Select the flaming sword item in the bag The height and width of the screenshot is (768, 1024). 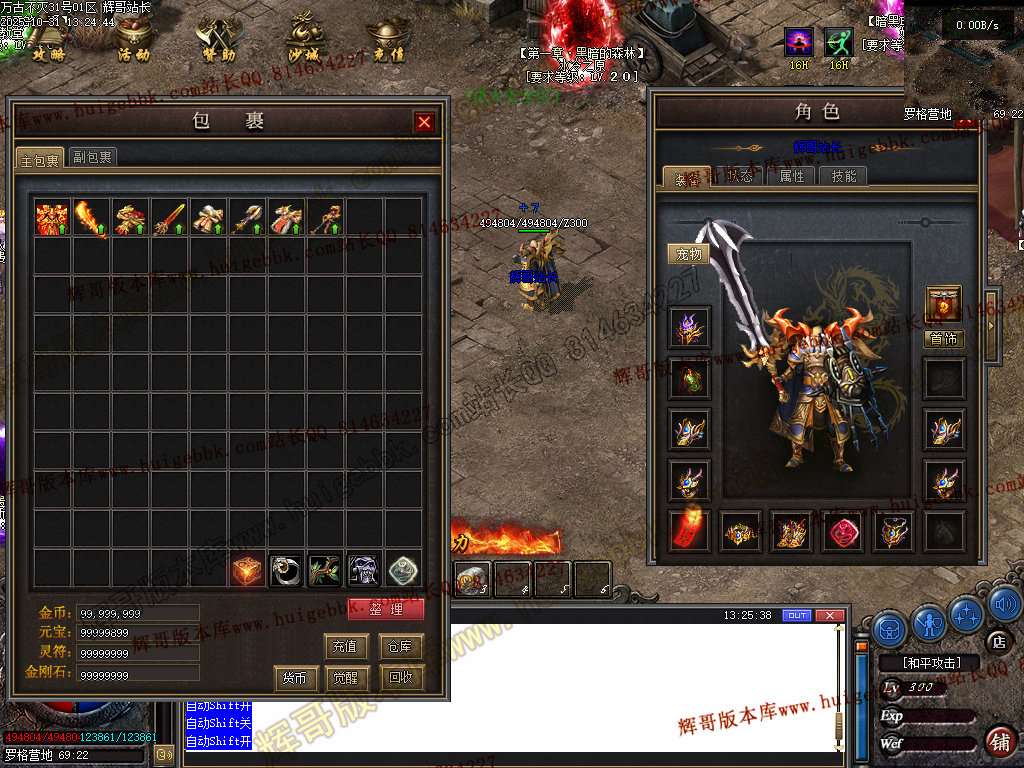coord(91,219)
